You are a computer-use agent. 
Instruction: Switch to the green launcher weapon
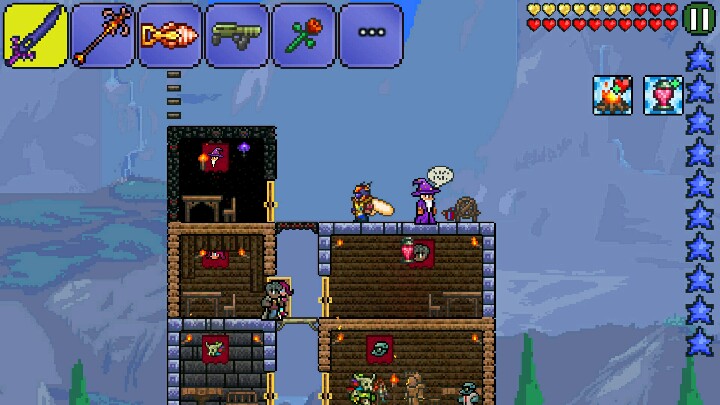click(236, 35)
